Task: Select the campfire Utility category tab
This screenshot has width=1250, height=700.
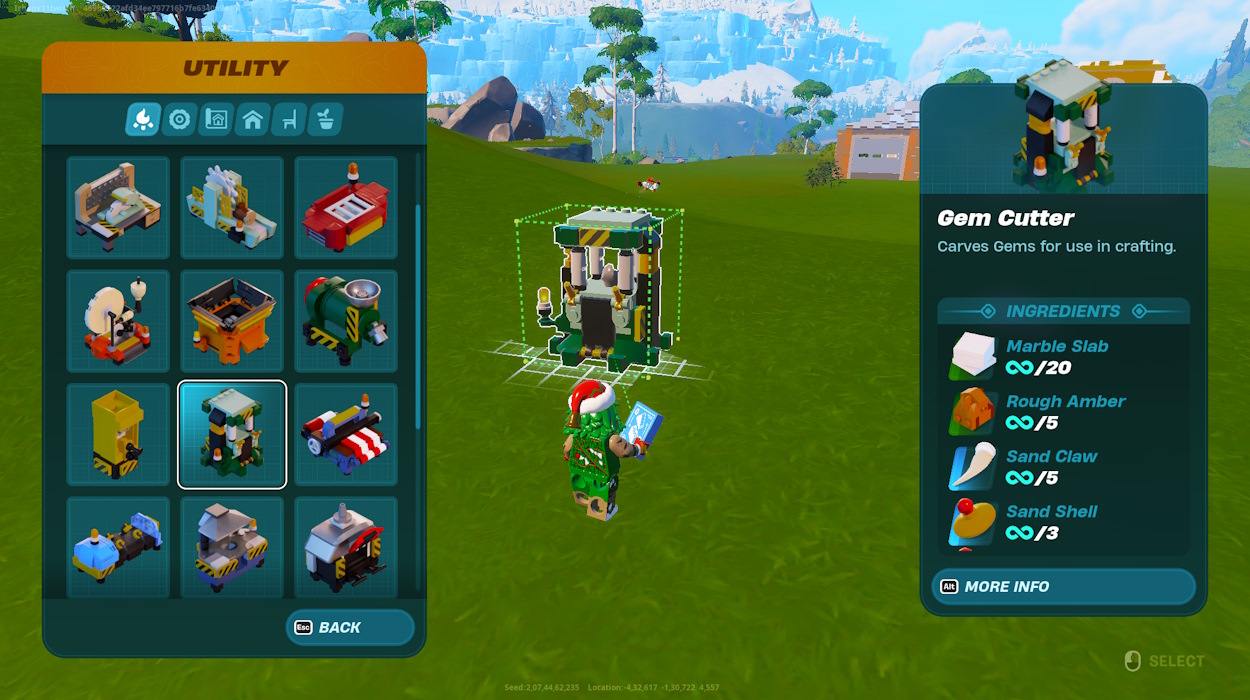Action: tap(143, 120)
